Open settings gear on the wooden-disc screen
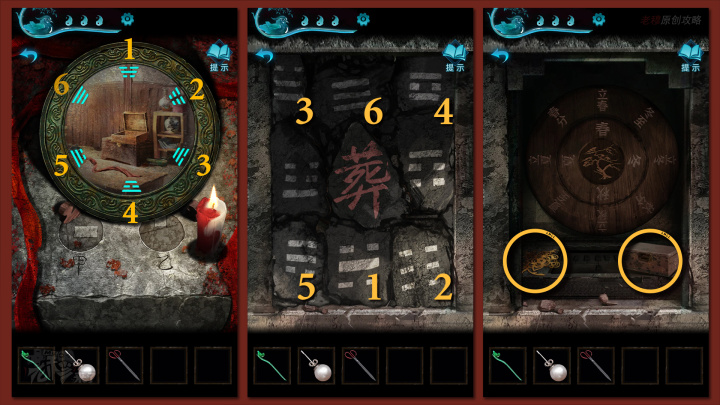The height and width of the screenshot is (405, 720). (x=598, y=19)
